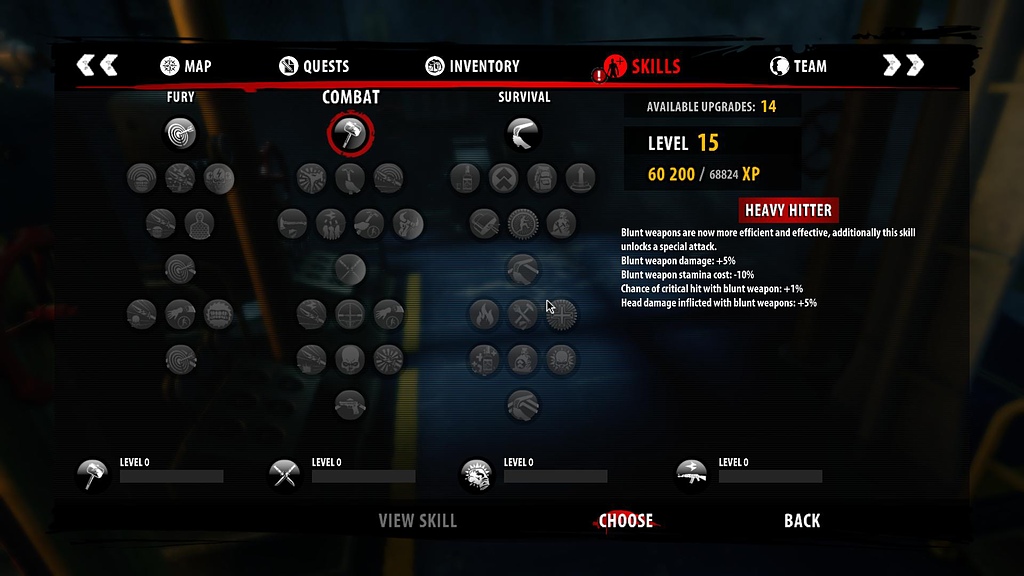Click the bottom skill in Survival tree
1024x576 pixels.
(522, 404)
